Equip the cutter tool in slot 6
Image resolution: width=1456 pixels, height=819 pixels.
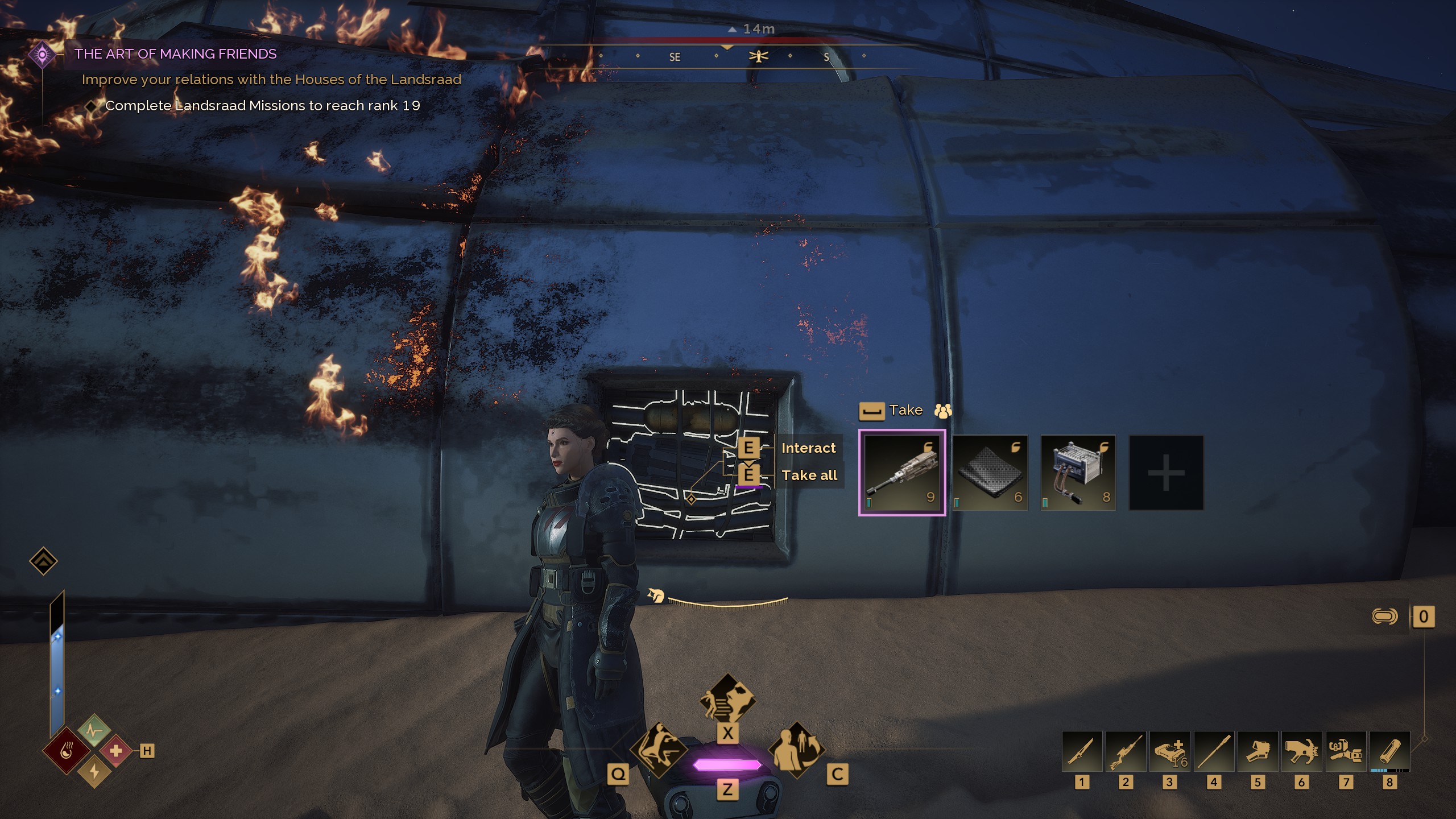tap(1301, 751)
